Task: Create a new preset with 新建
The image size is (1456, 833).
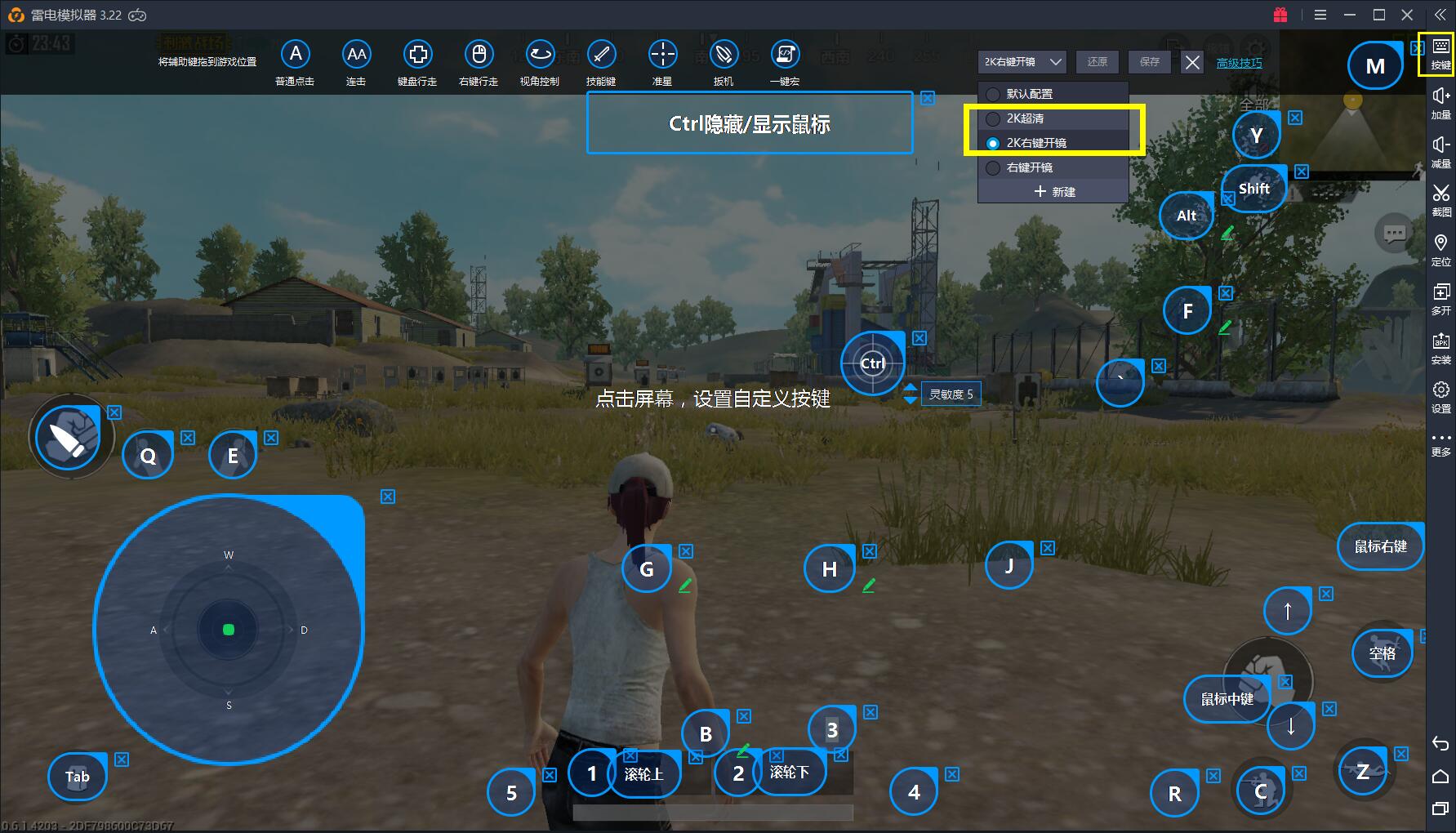Action: (1054, 192)
